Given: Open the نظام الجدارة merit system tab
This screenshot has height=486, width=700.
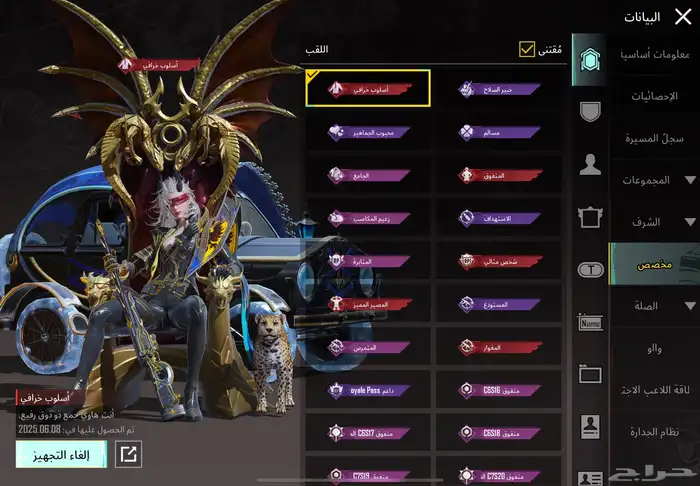Looking at the screenshot, I should tap(654, 431).
